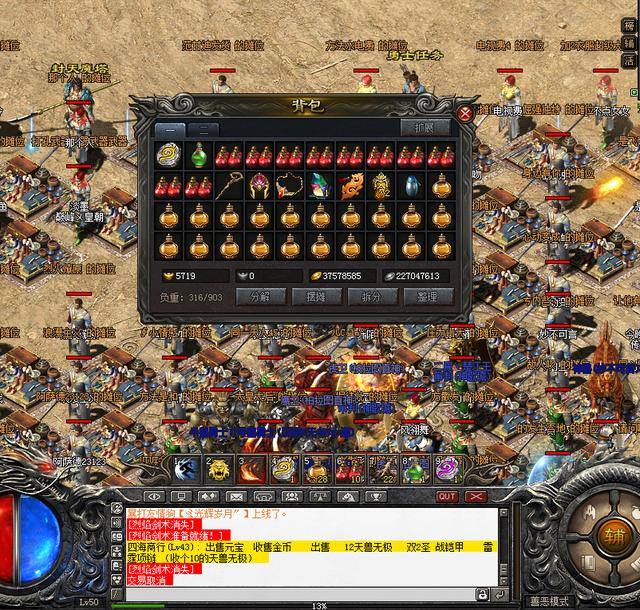Viewport: 640px width, 610px height.
Task: Click the 扩展 expand button
Action: [x=424, y=128]
